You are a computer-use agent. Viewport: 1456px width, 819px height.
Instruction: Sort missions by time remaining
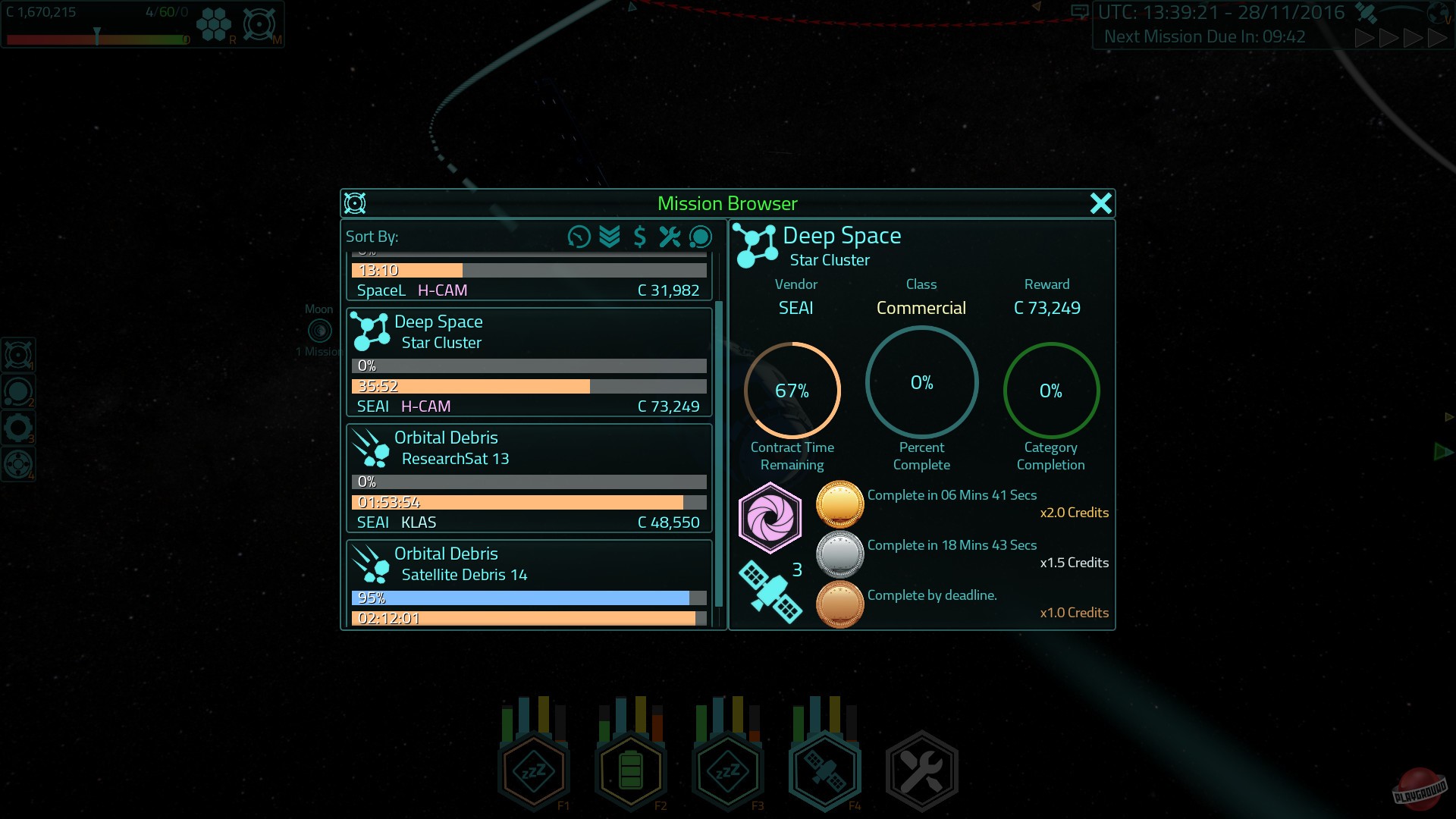579,237
